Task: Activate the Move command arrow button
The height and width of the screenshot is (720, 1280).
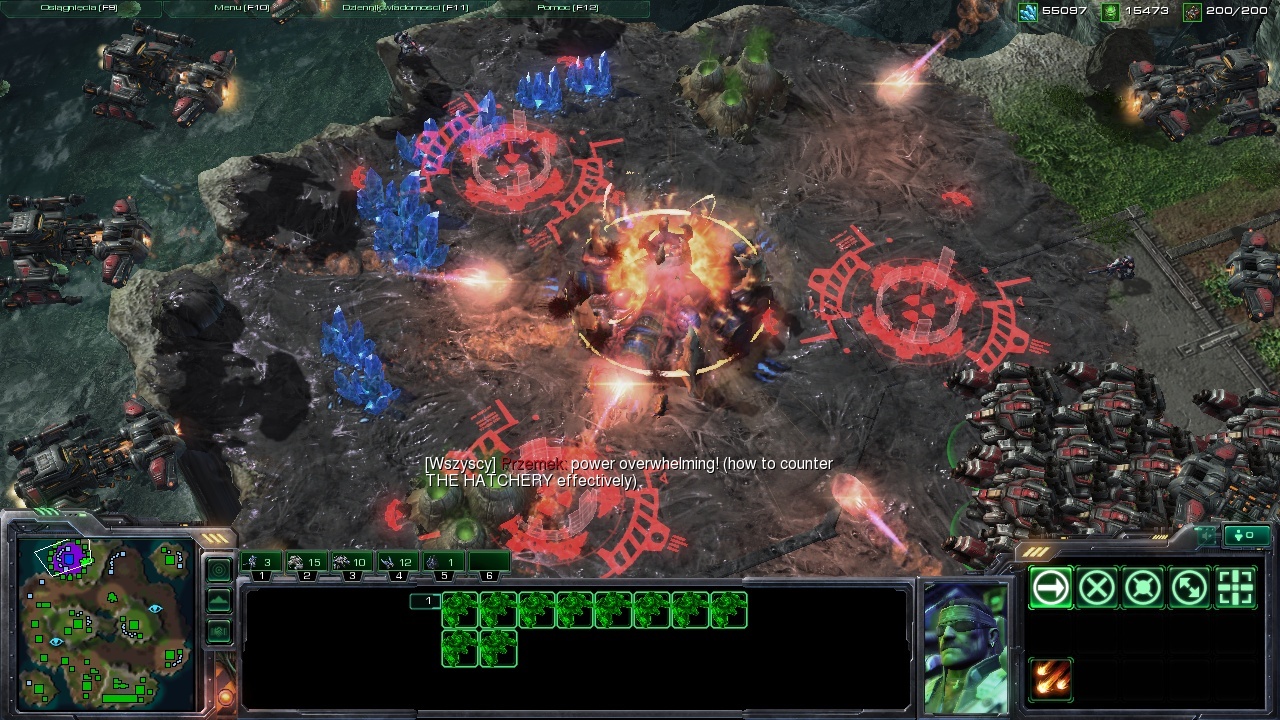Action: coord(1050,588)
